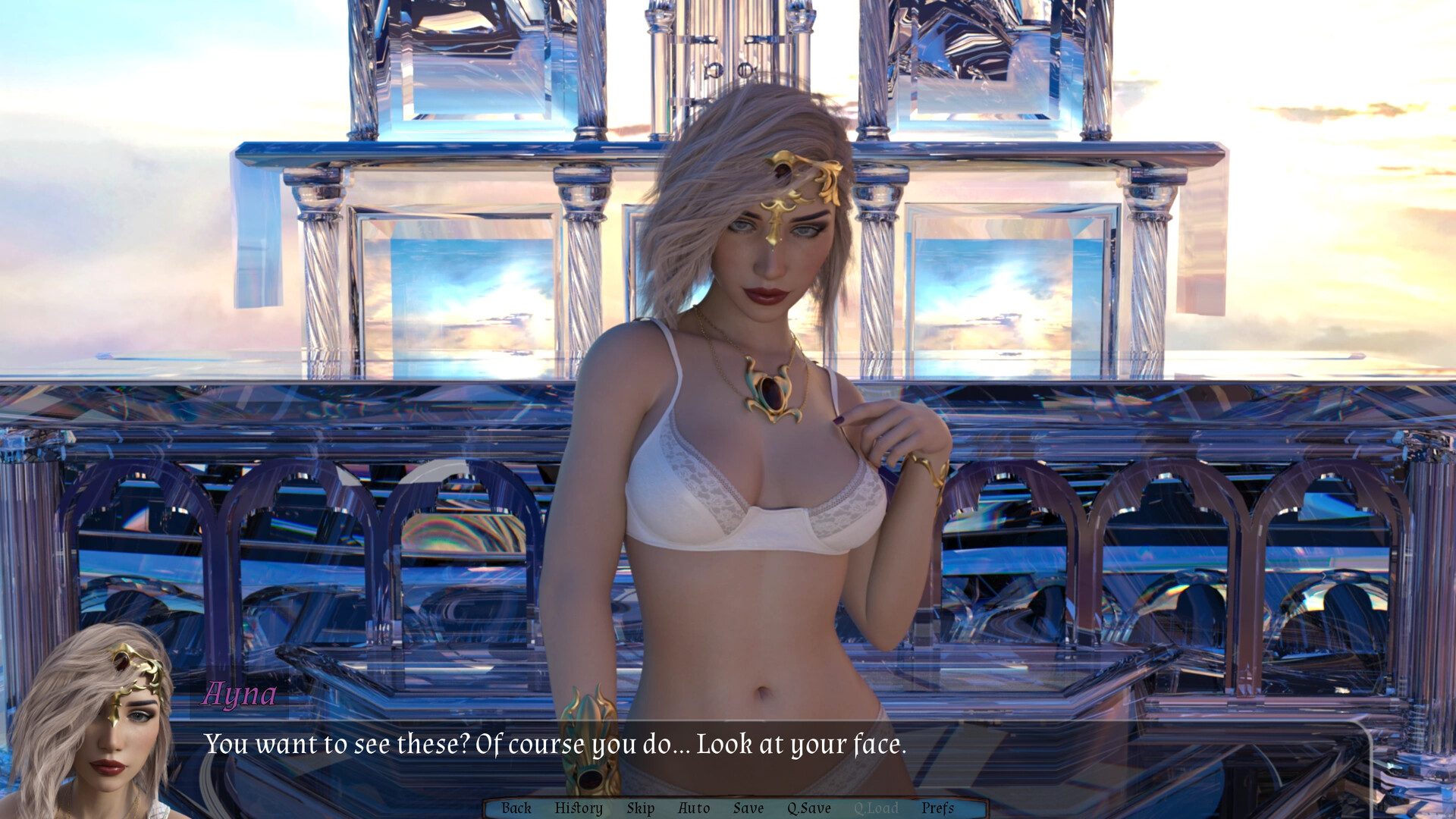Image resolution: width=1456 pixels, height=819 pixels.
Task: Perform a quick save with Q.Save
Action: point(808,808)
